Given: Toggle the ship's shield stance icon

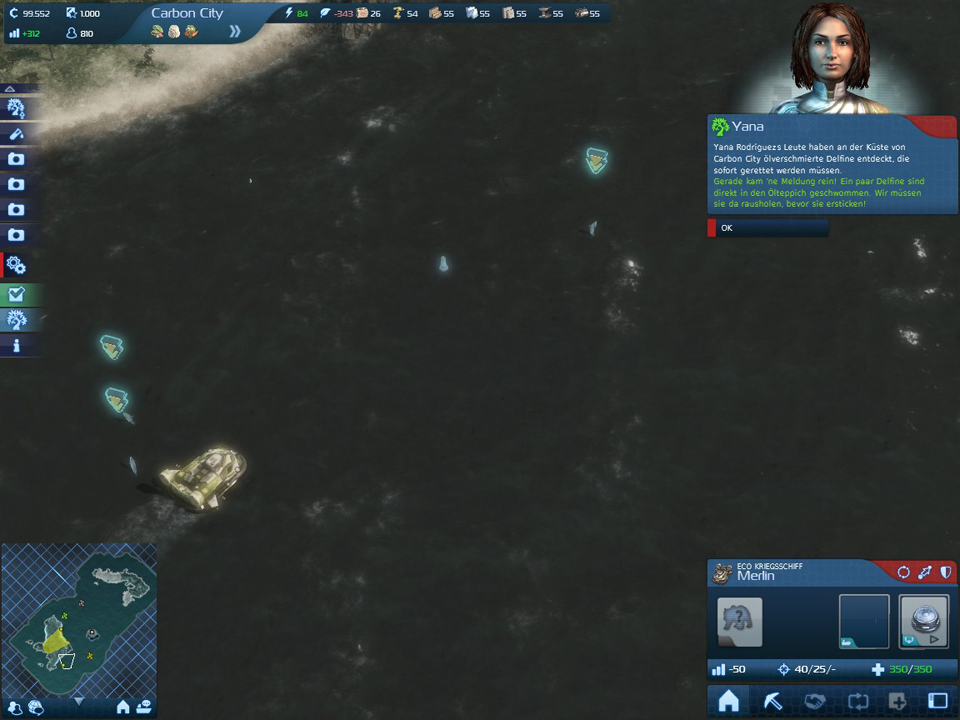Looking at the screenshot, I should (x=946, y=572).
